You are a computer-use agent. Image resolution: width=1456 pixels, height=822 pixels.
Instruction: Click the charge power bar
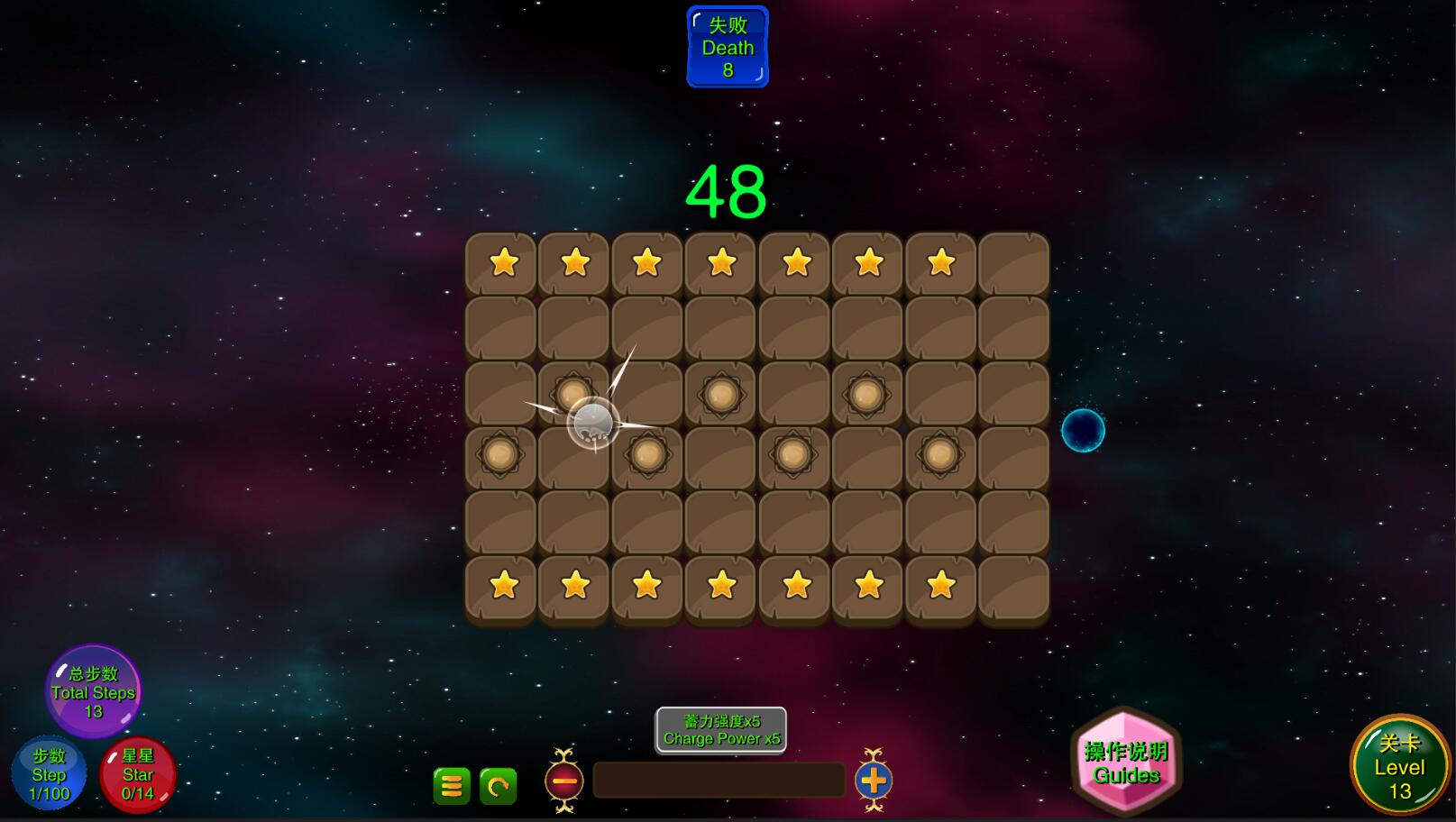(x=719, y=781)
